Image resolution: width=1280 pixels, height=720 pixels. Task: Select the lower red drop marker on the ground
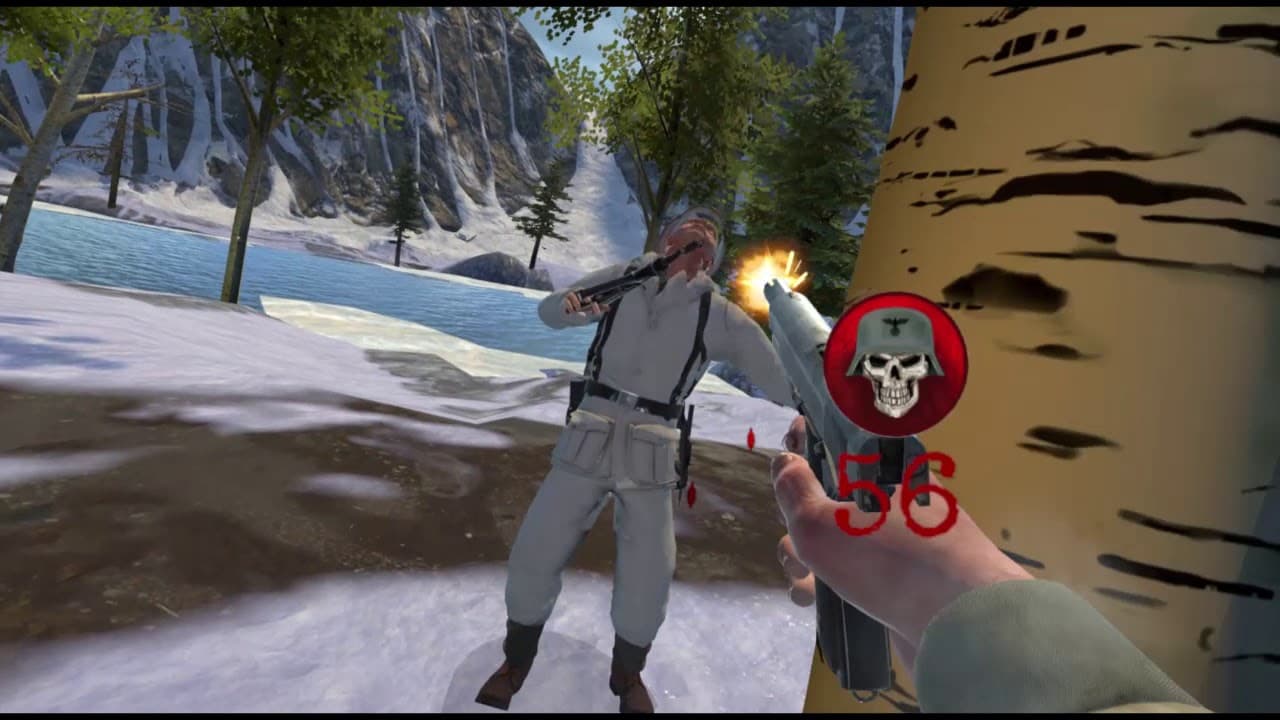pos(690,495)
